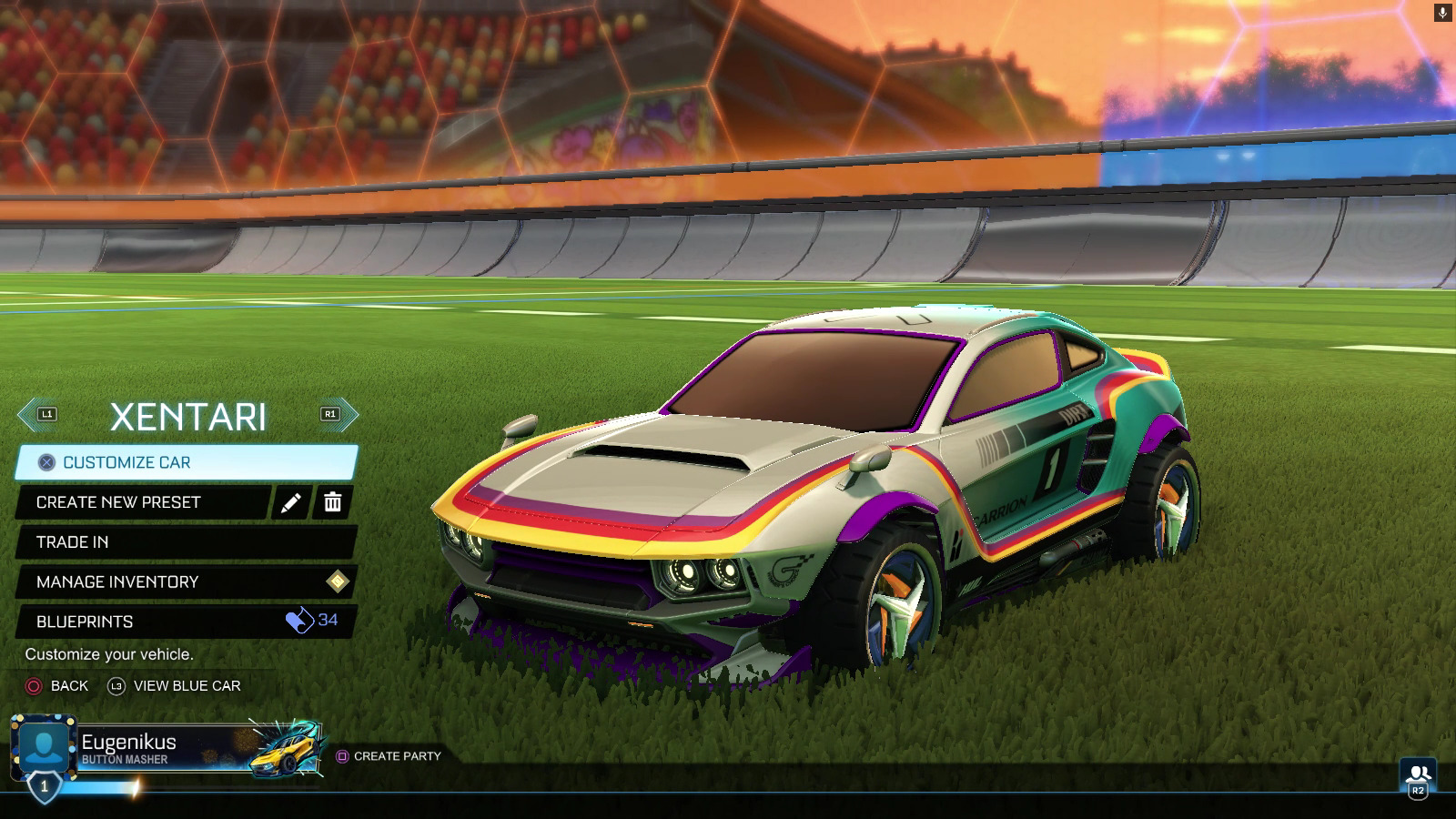The height and width of the screenshot is (819, 1456).
Task: Open the friends panel via R2 icon
Action: pos(1416,773)
